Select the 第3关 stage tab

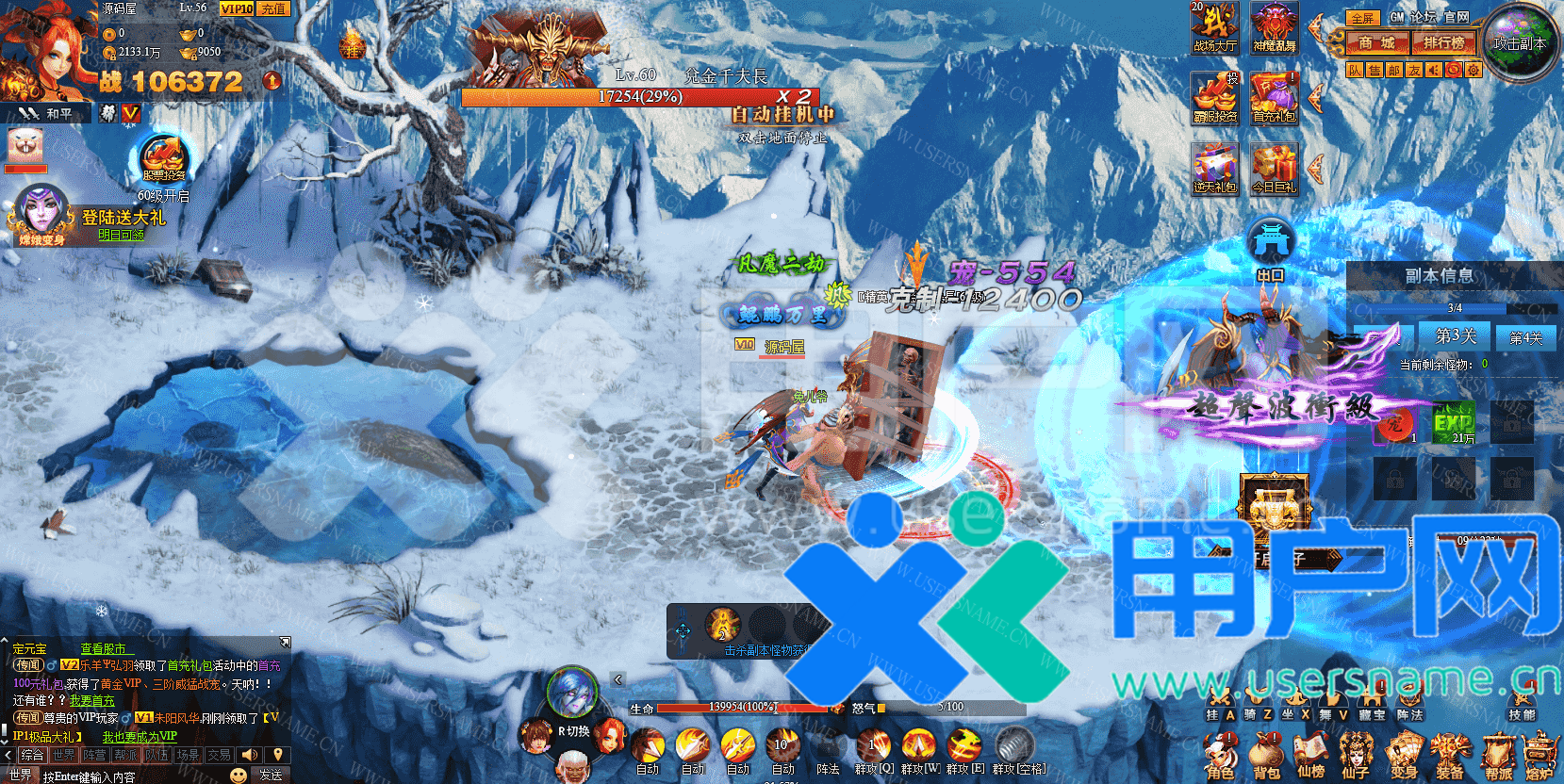pyautogui.click(x=1456, y=335)
